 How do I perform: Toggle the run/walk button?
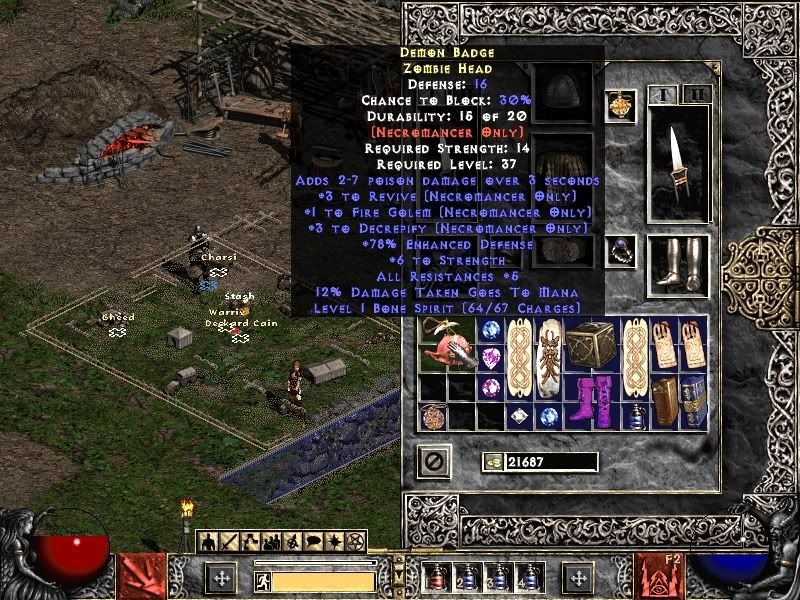[x=261, y=578]
